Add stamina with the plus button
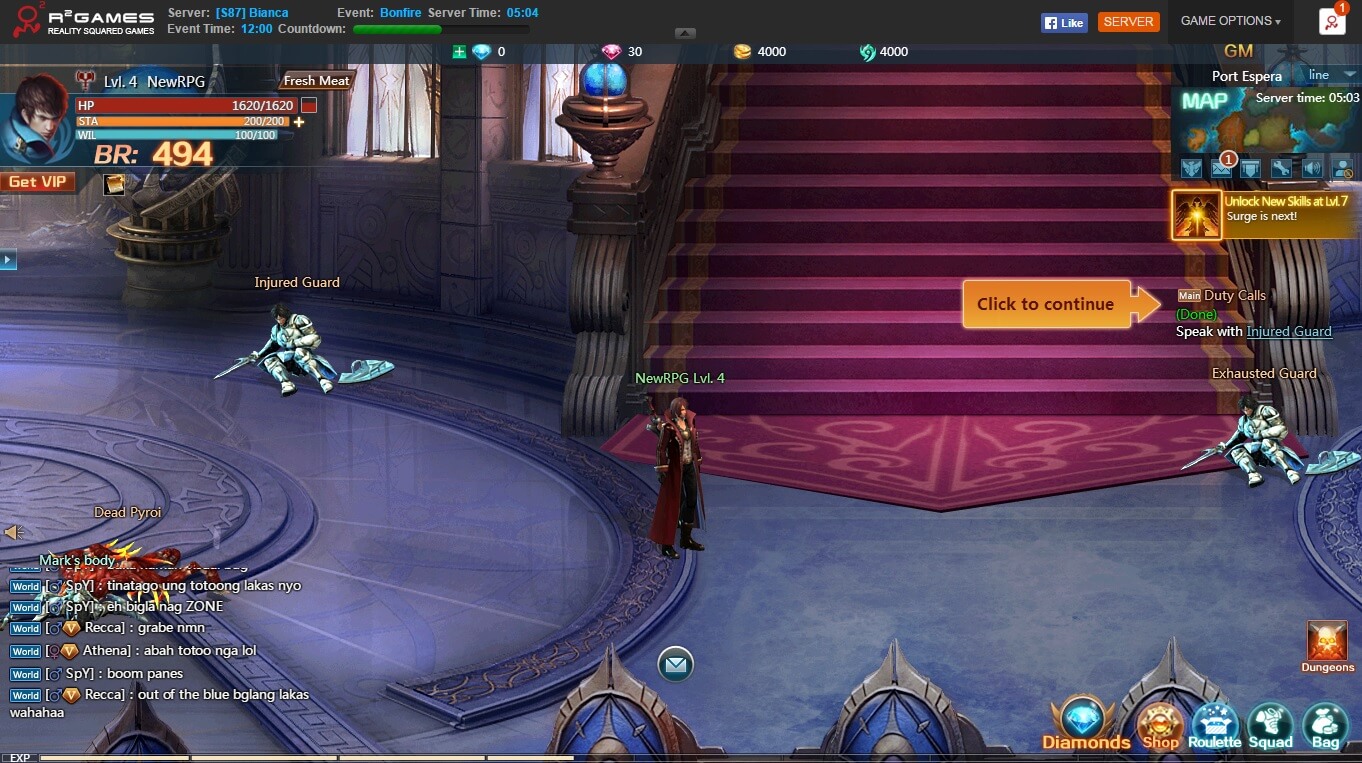The width and height of the screenshot is (1362, 763). 299,122
